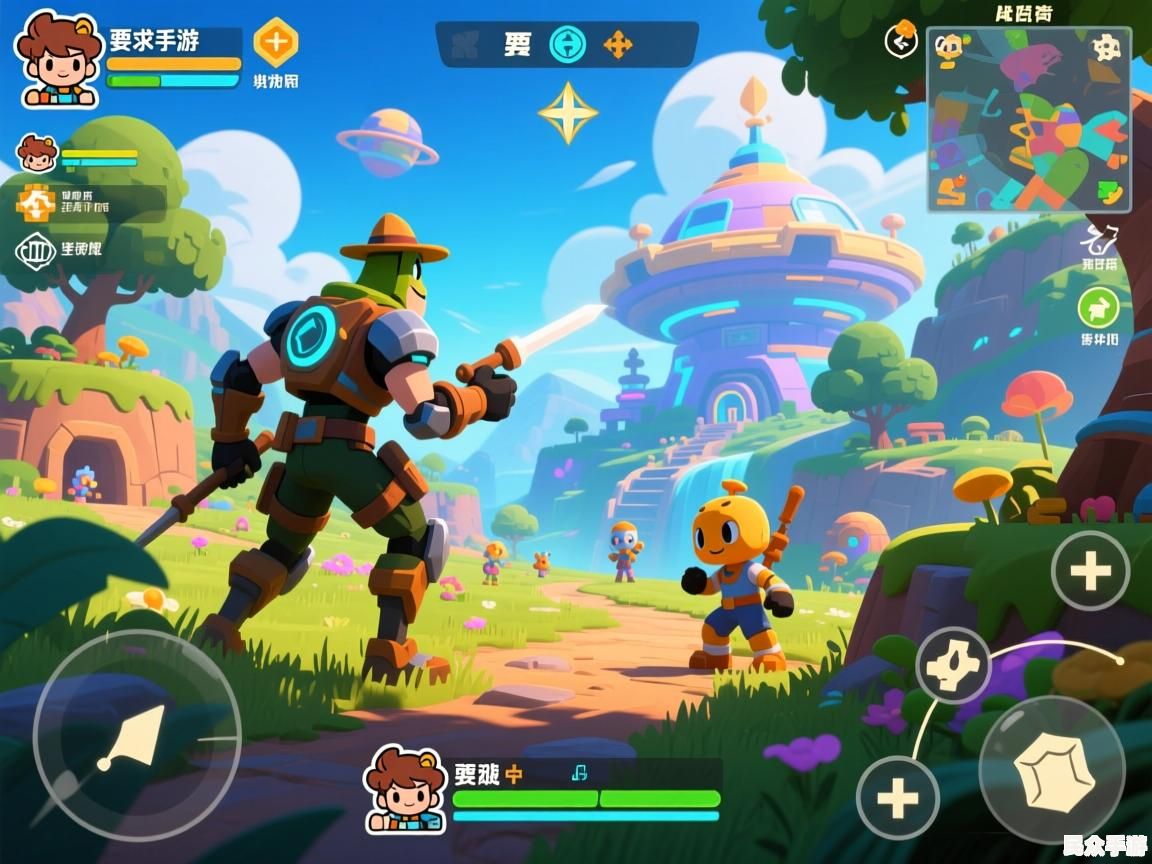Screen dimensions: 1152x864
Task: Click the white hexagon striped emblem icon
Action: point(36,250)
